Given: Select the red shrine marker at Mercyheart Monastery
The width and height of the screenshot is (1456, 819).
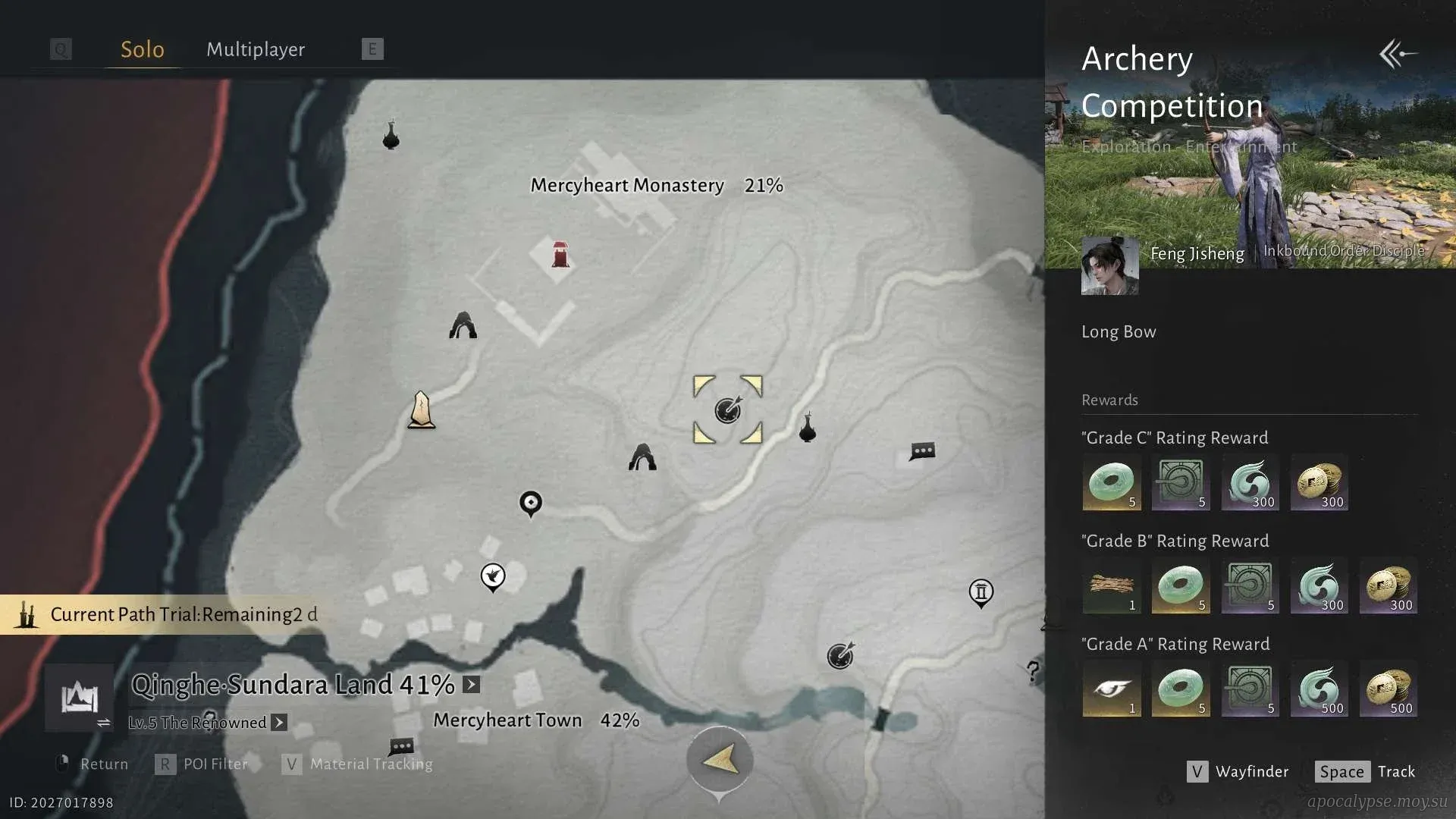Looking at the screenshot, I should pos(560,255).
